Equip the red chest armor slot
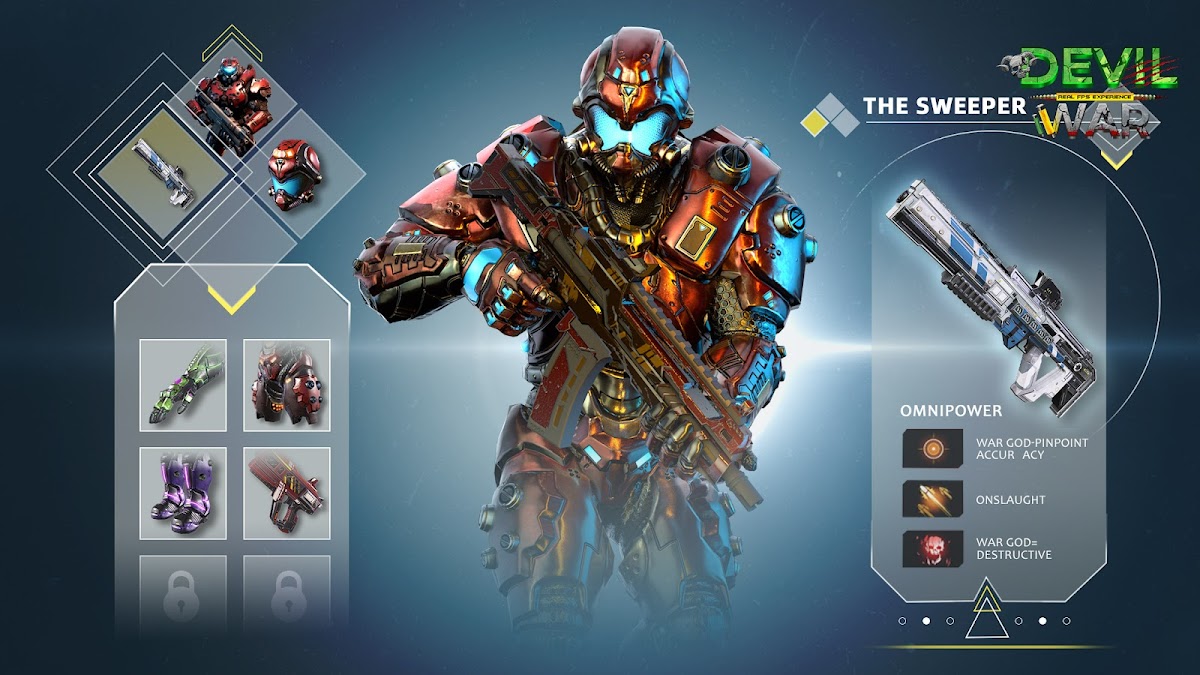The height and width of the screenshot is (675, 1200). click(287, 385)
